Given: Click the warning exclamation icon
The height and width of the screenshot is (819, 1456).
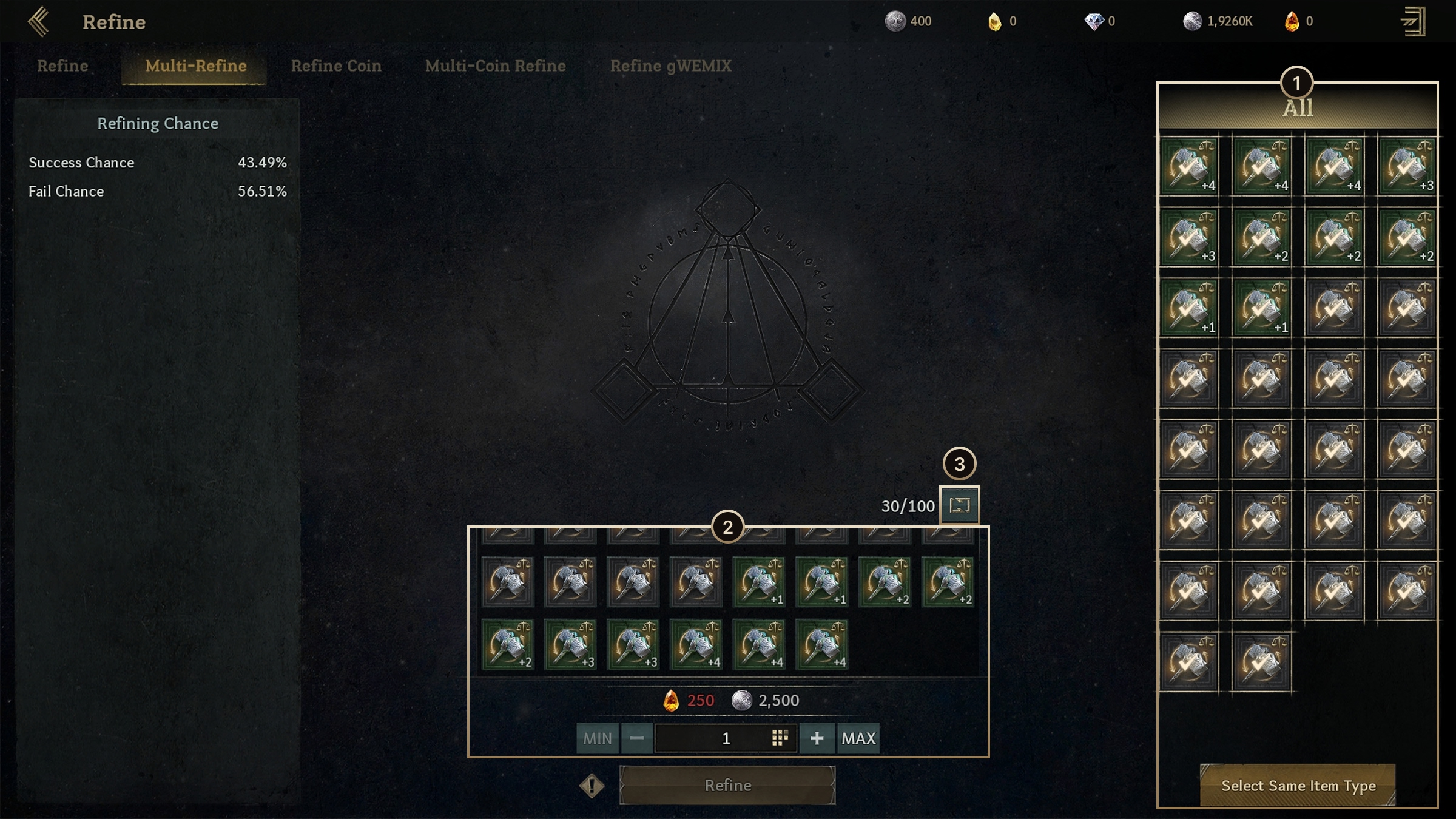Looking at the screenshot, I should pos(591,786).
